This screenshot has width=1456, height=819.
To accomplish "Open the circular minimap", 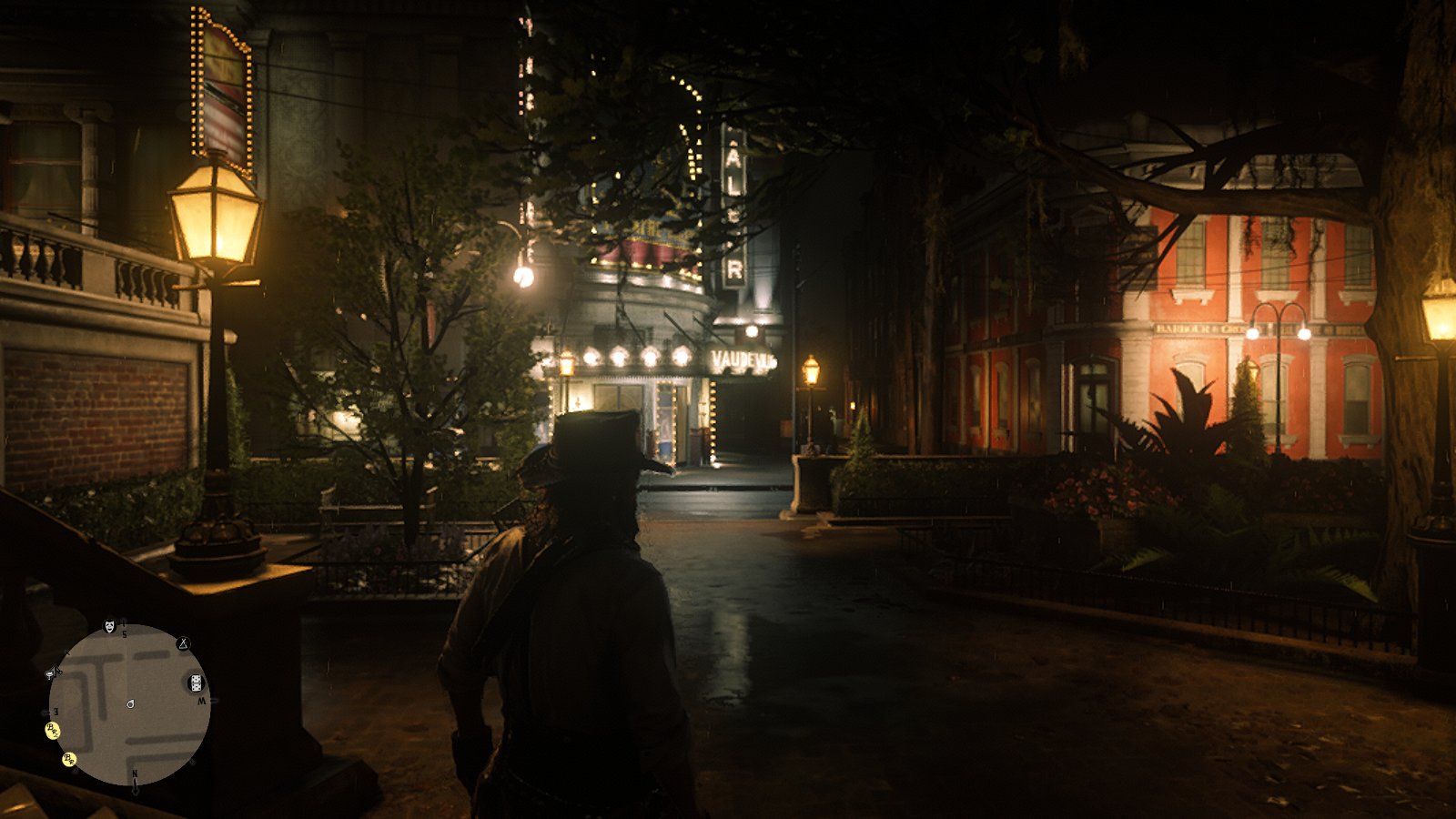I will pyautogui.click(x=129, y=704).
